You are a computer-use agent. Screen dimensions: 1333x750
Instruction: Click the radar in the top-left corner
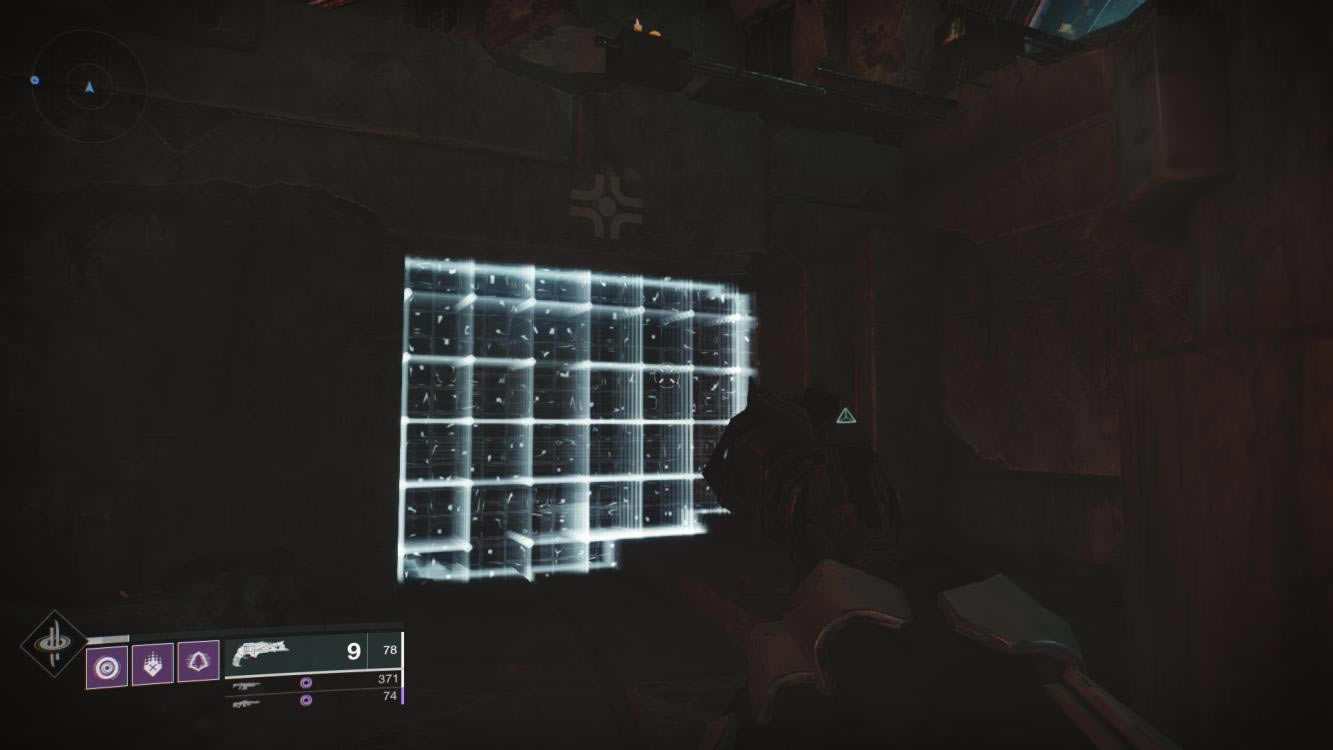click(x=89, y=88)
